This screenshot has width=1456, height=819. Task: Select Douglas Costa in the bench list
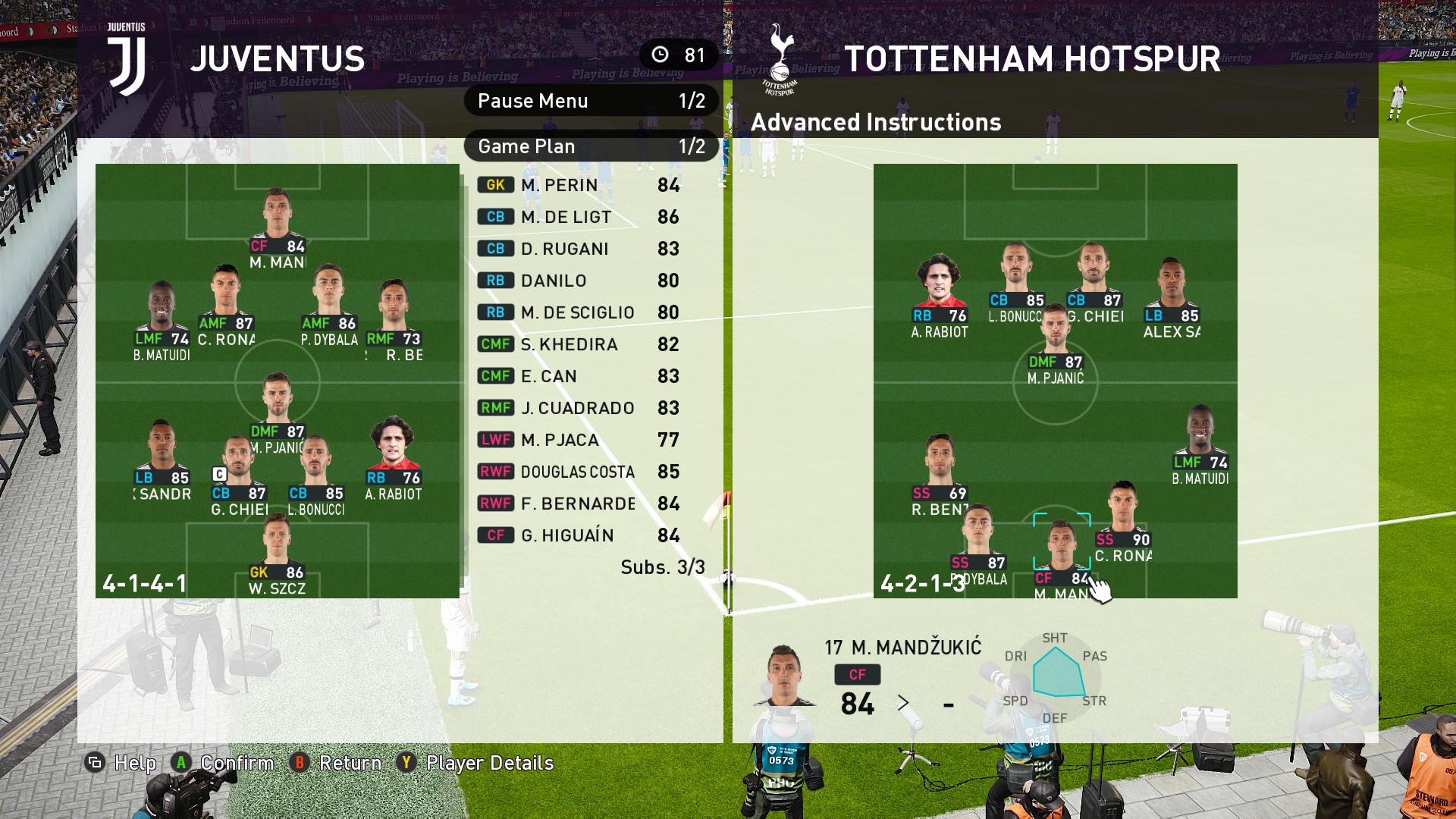[x=578, y=472]
